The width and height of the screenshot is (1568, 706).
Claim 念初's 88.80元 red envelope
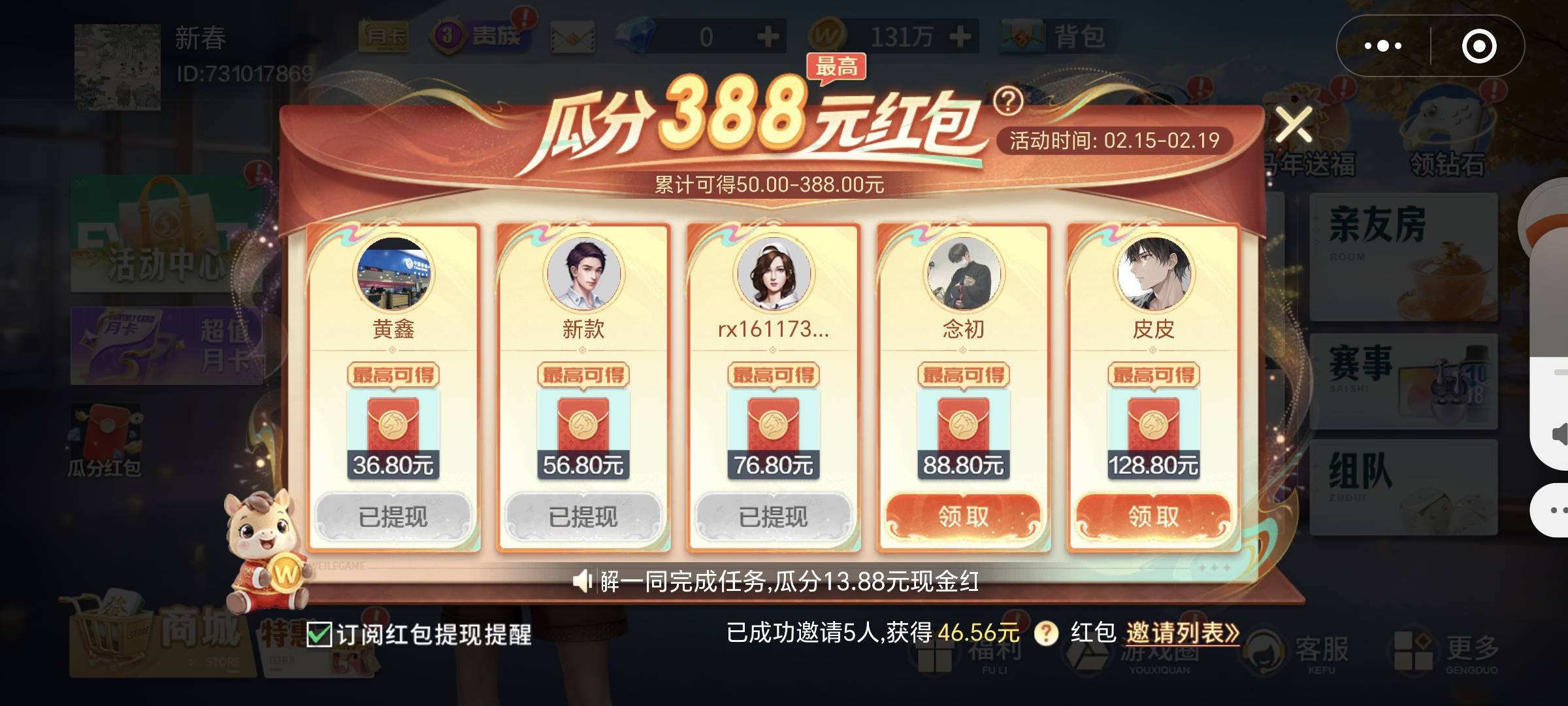pyautogui.click(x=964, y=516)
